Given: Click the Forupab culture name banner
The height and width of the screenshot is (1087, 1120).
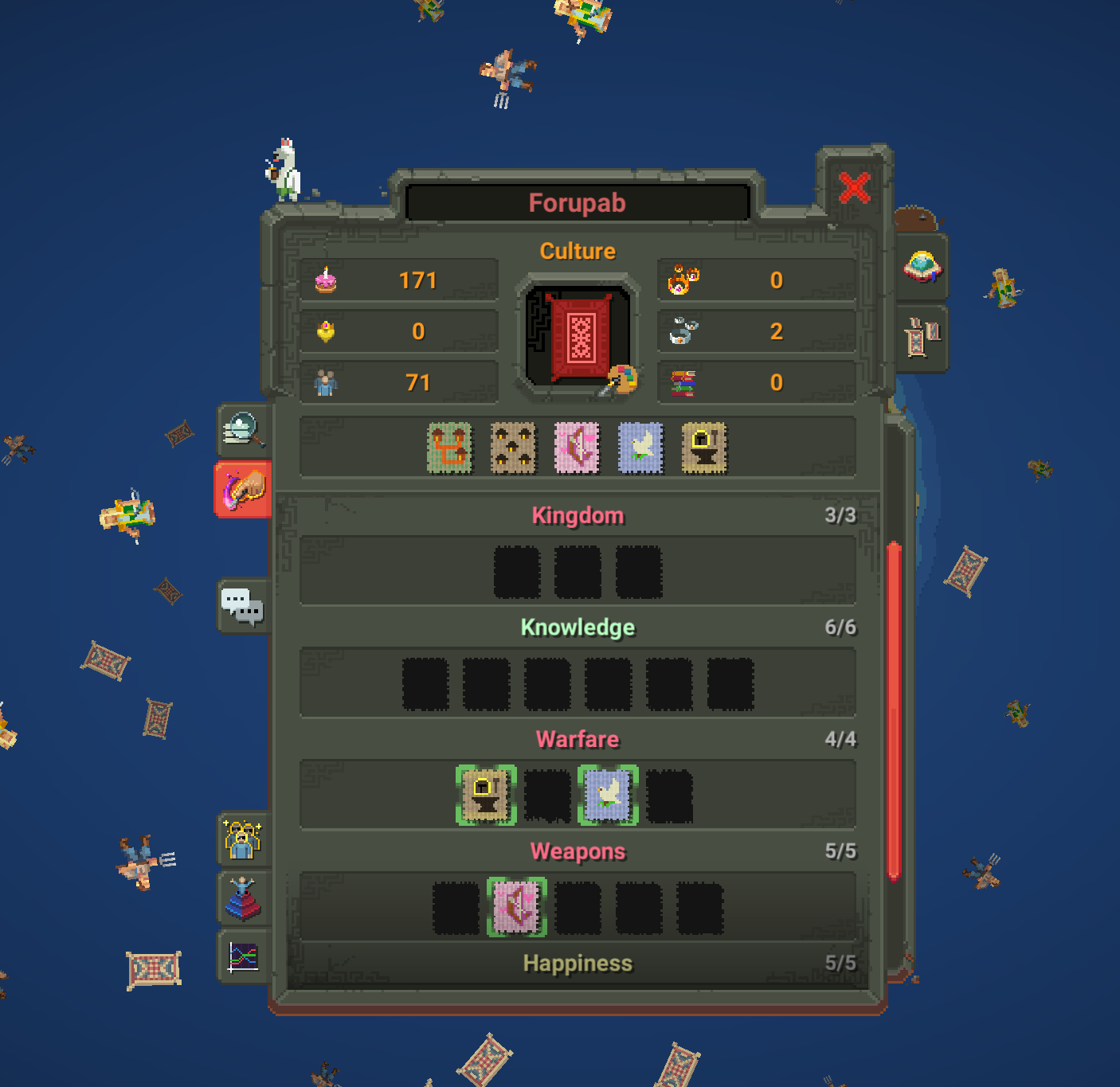Looking at the screenshot, I should [x=577, y=202].
